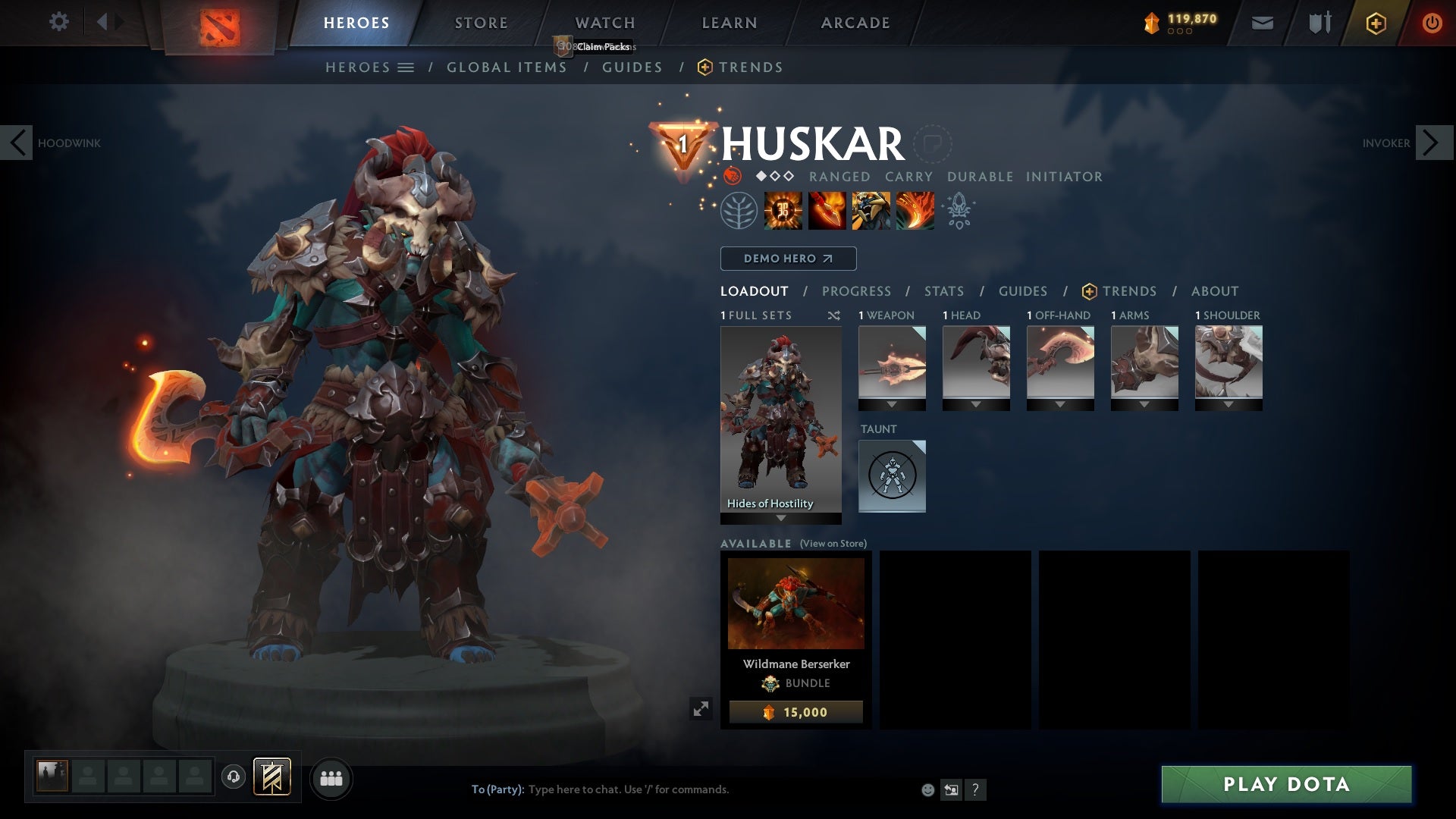Expand the Head item slot chevron
The image size is (1456, 819).
pyautogui.click(x=976, y=404)
